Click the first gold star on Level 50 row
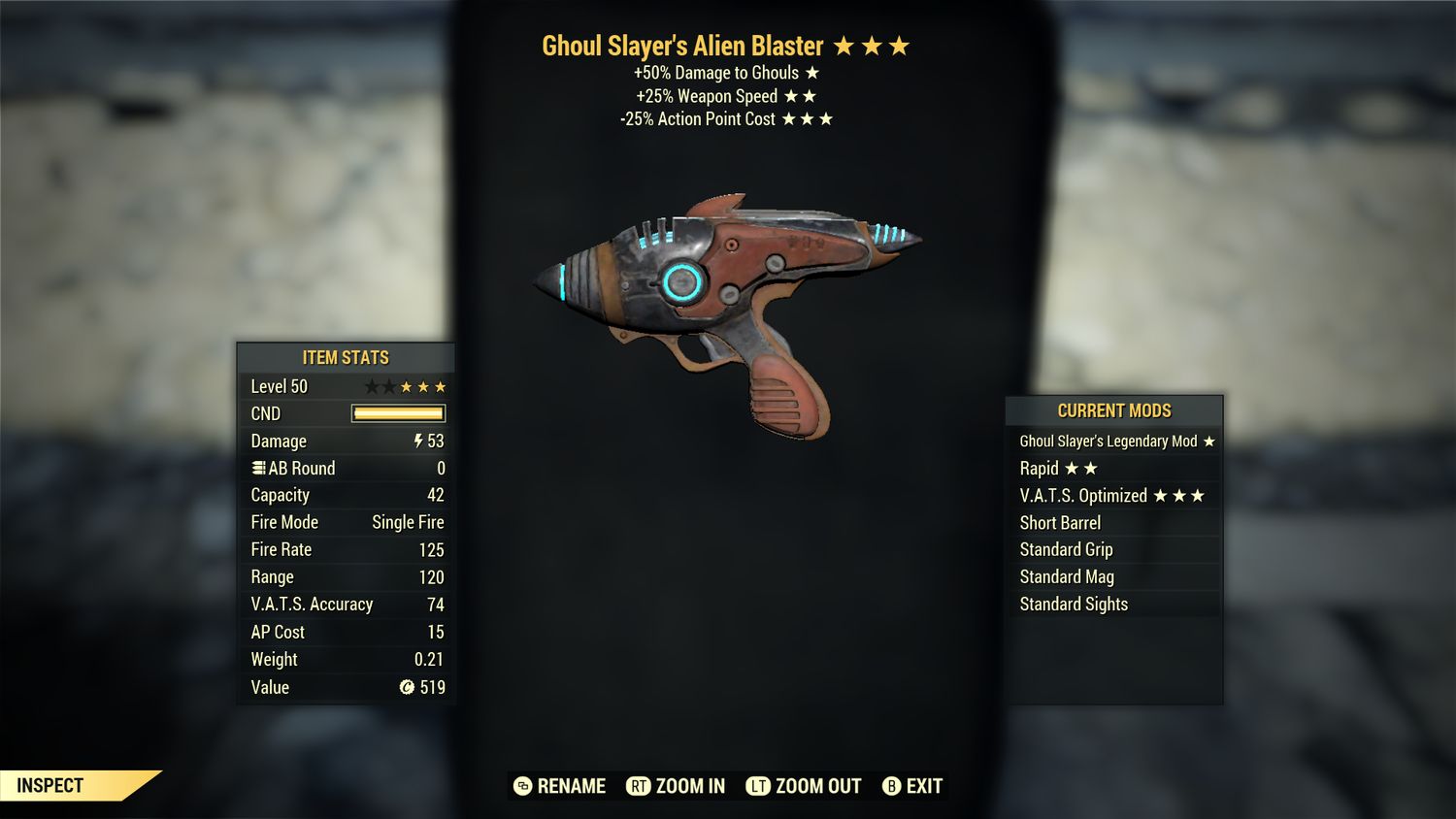1456x819 pixels. tap(408, 386)
